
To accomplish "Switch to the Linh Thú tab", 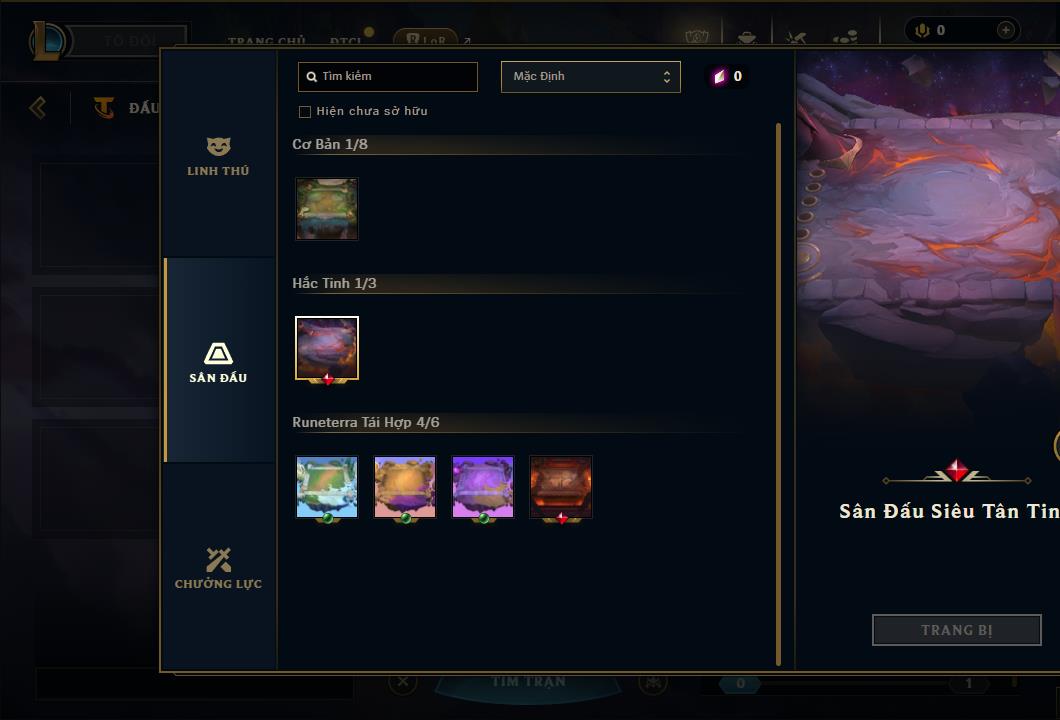I will click(218, 156).
